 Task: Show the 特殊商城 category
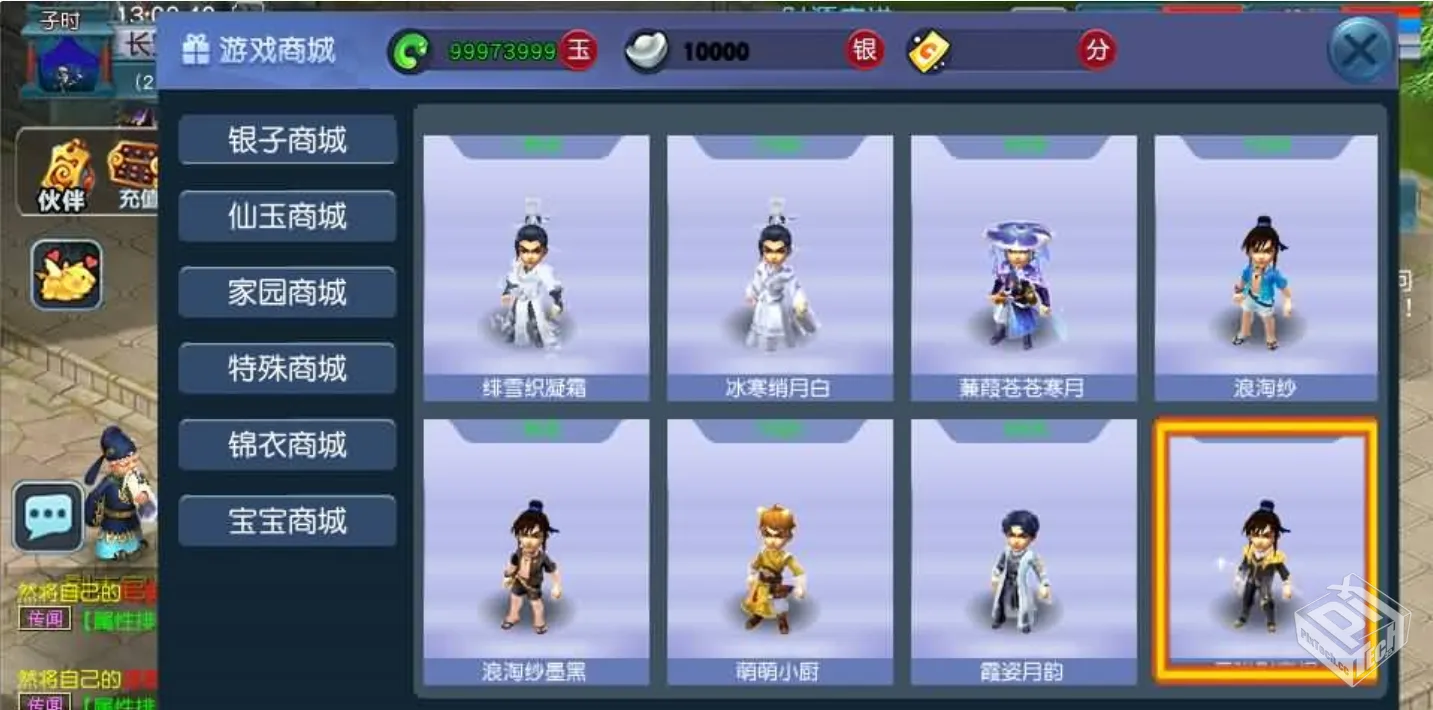[x=287, y=368]
